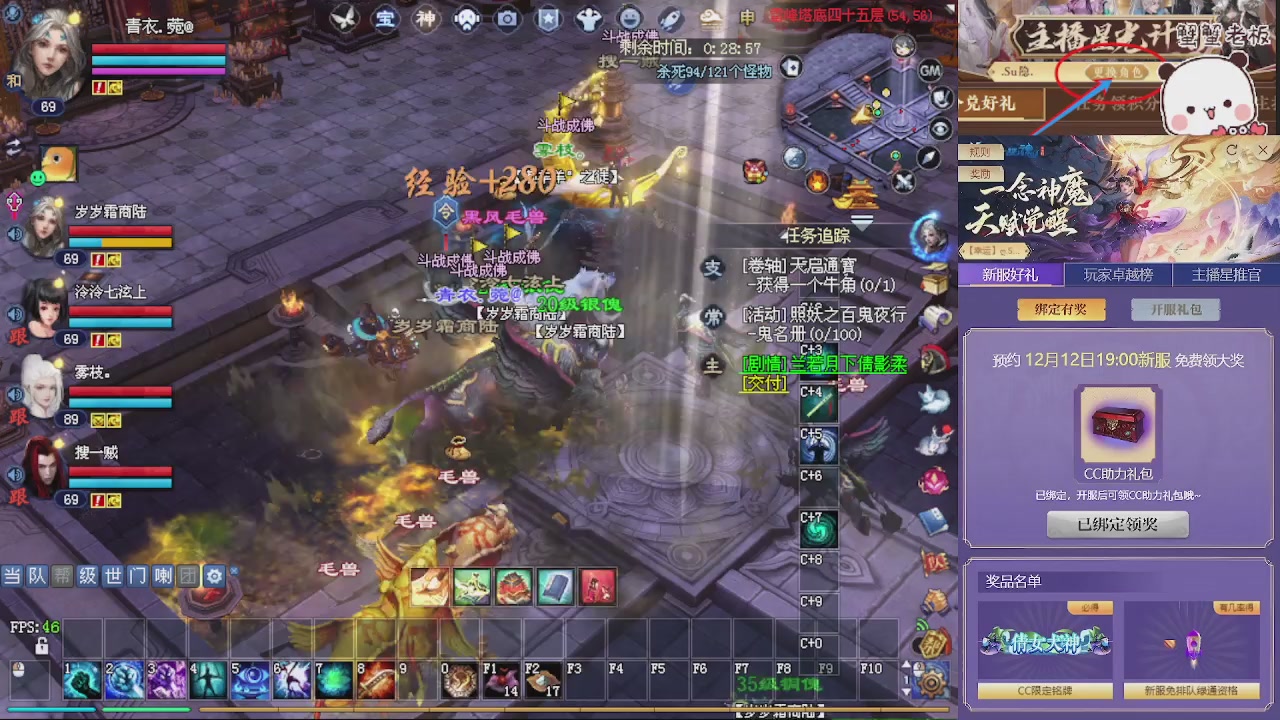1280x720 pixels.
Task: Open the smiley emoji icon in the top toolbar
Action: 629,18
